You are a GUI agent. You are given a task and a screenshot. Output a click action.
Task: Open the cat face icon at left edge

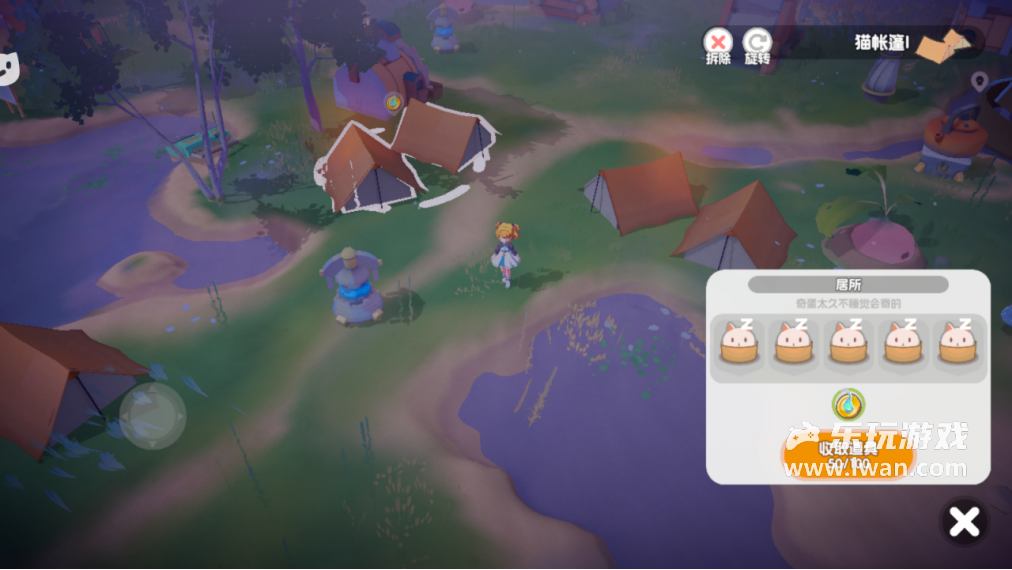10,70
